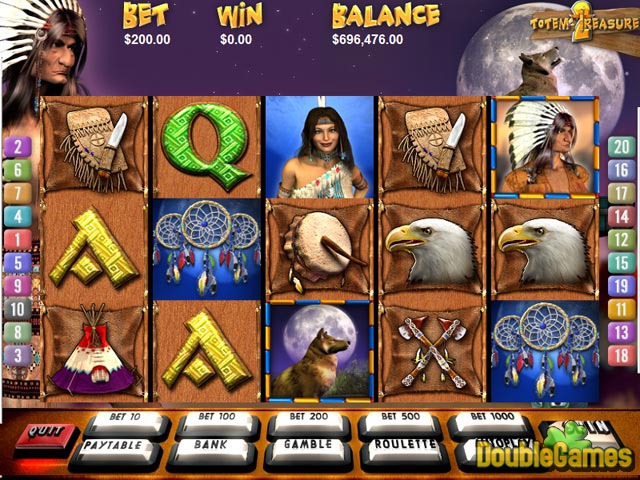The image size is (640, 480).
Task: Choose payline number 1
Action: (17, 240)
